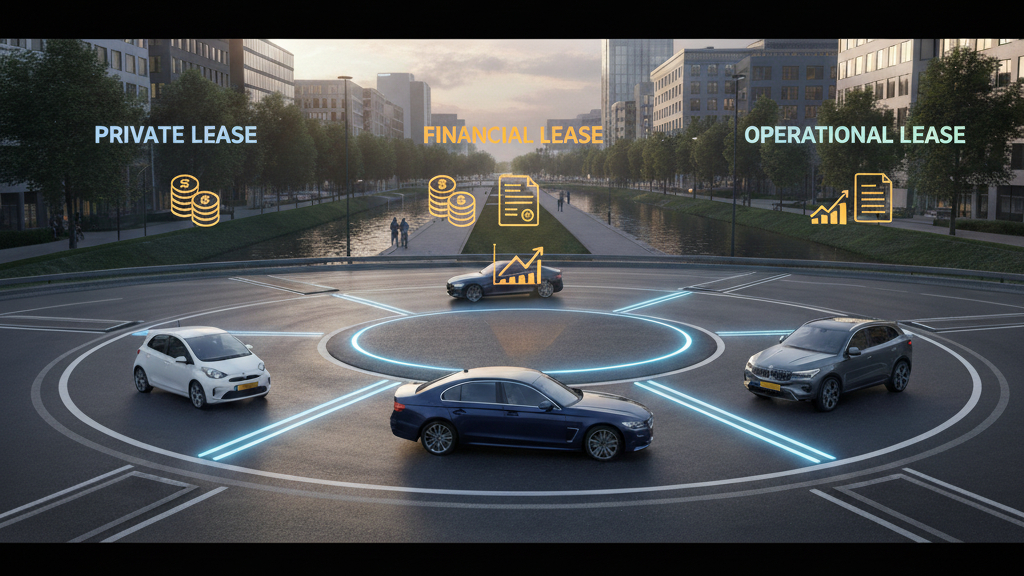The image size is (1024, 576).
Task: Choose the Financial Lease option
Action: 513,135
